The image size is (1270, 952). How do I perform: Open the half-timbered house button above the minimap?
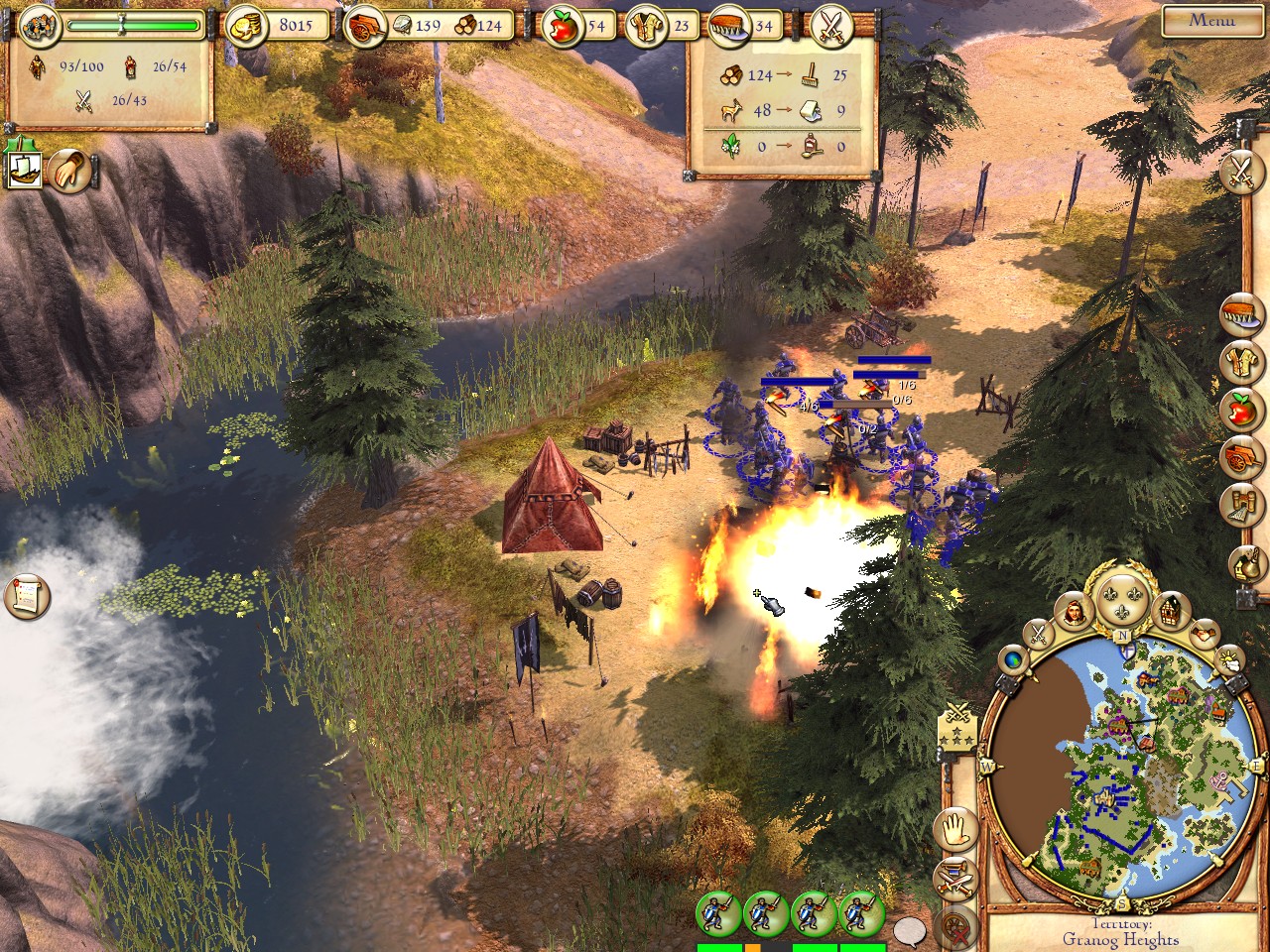pyautogui.click(x=1172, y=610)
